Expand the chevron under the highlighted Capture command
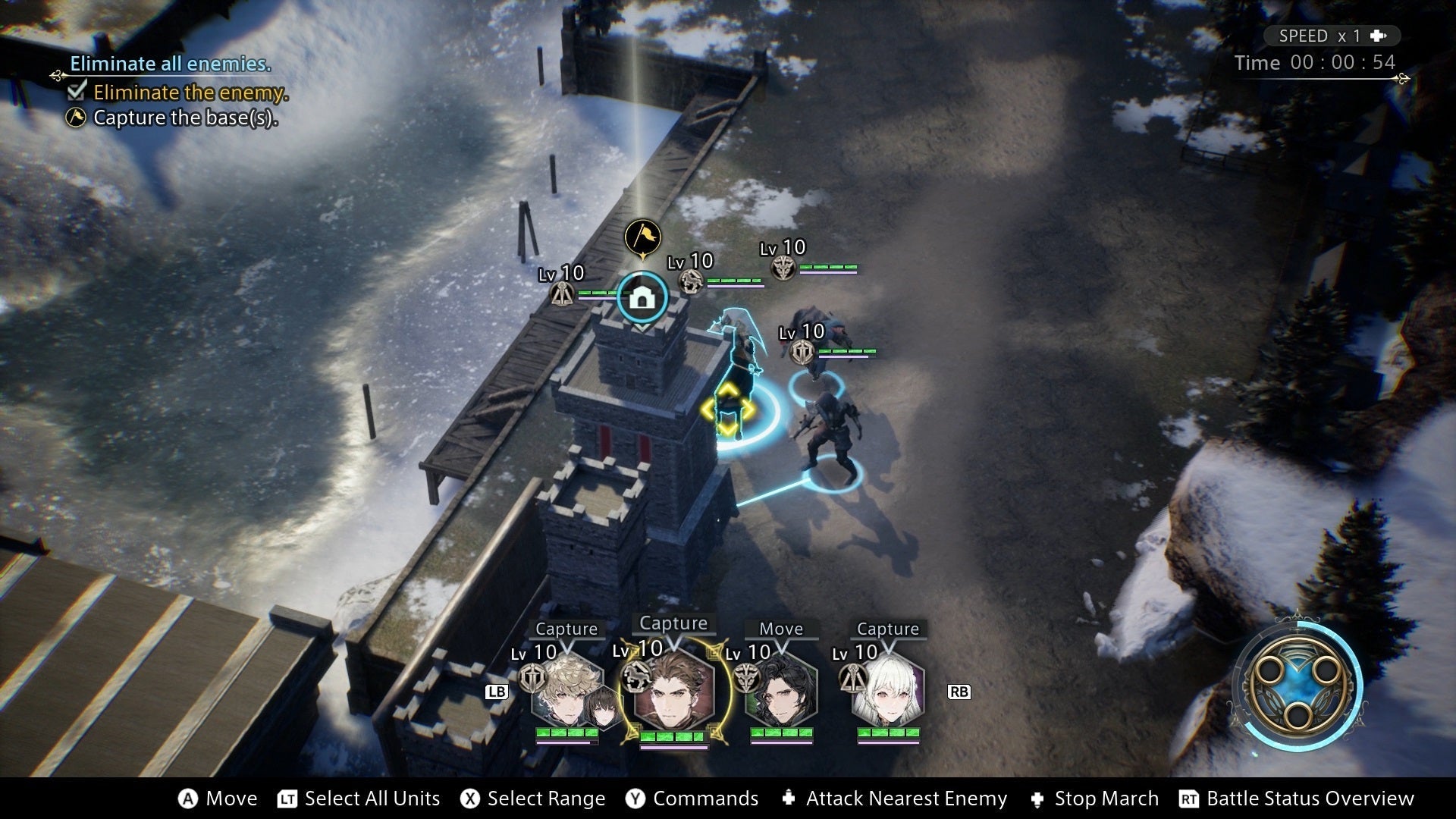1456x819 pixels. (x=673, y=645)
